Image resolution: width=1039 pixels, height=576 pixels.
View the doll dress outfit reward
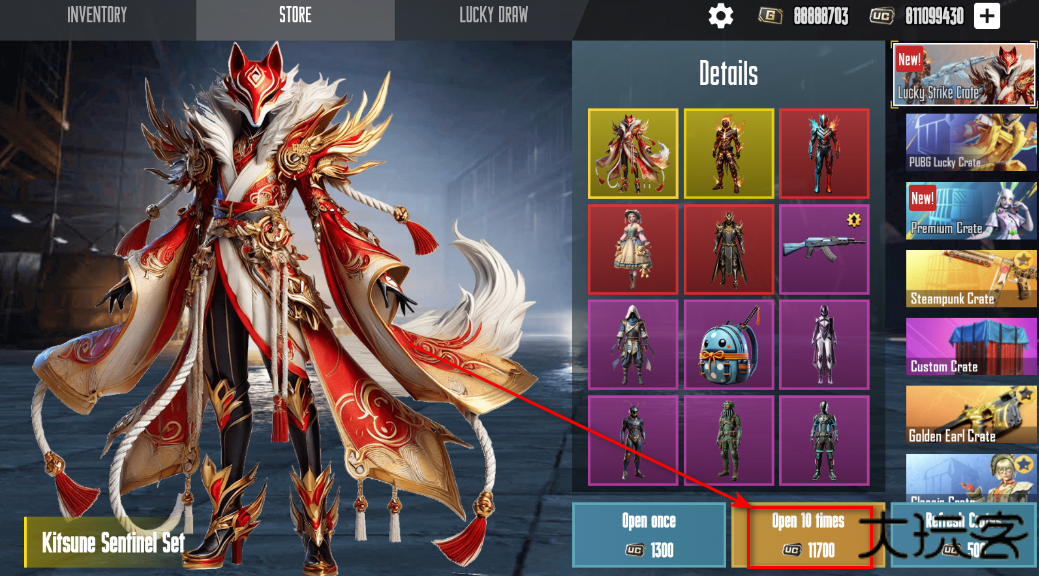pos(633,249)
